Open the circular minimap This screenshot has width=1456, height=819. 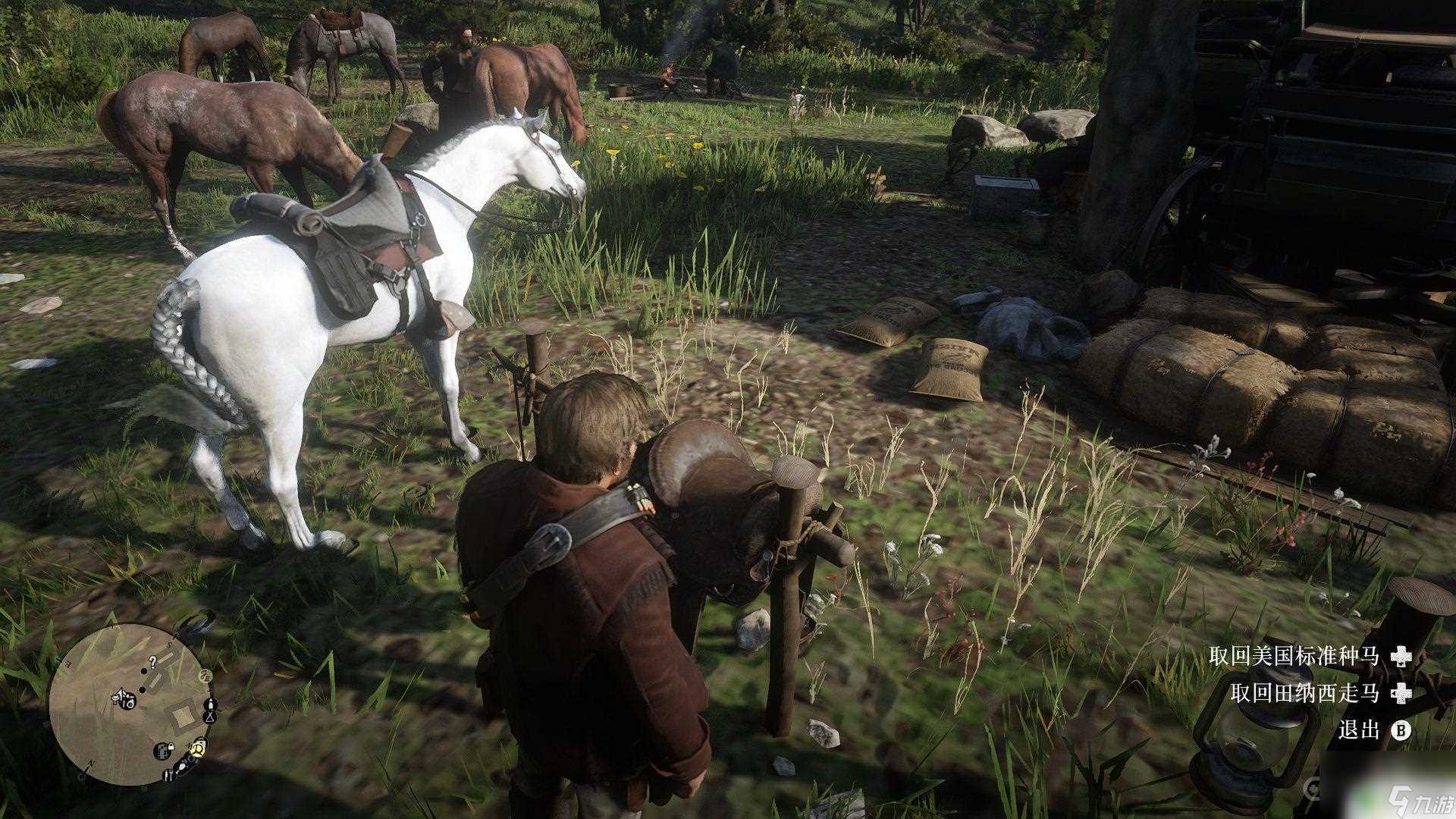127,704
